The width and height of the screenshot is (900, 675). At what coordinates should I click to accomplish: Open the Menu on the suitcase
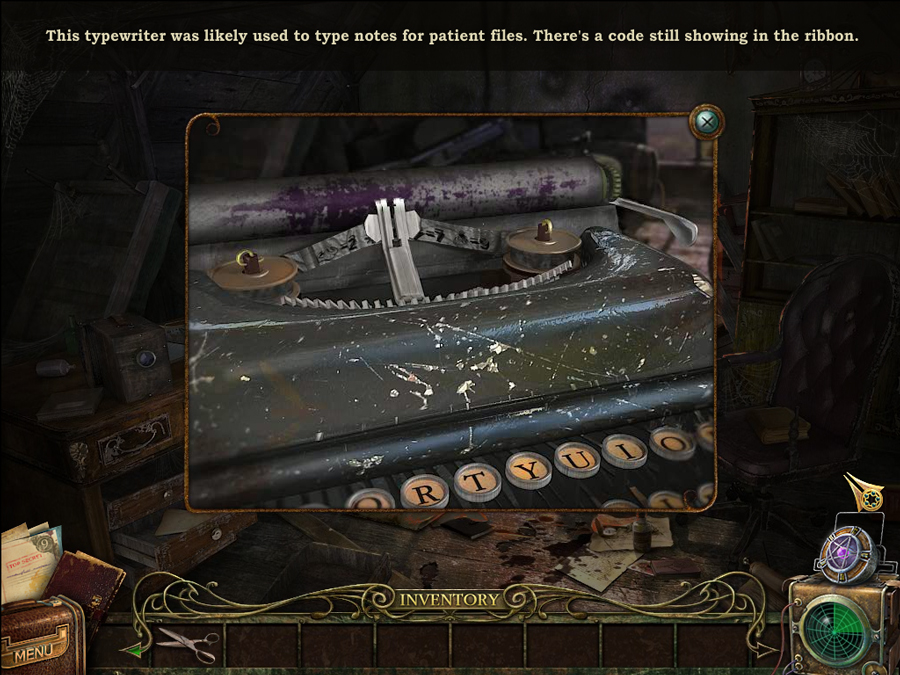[x=34, y=652]
